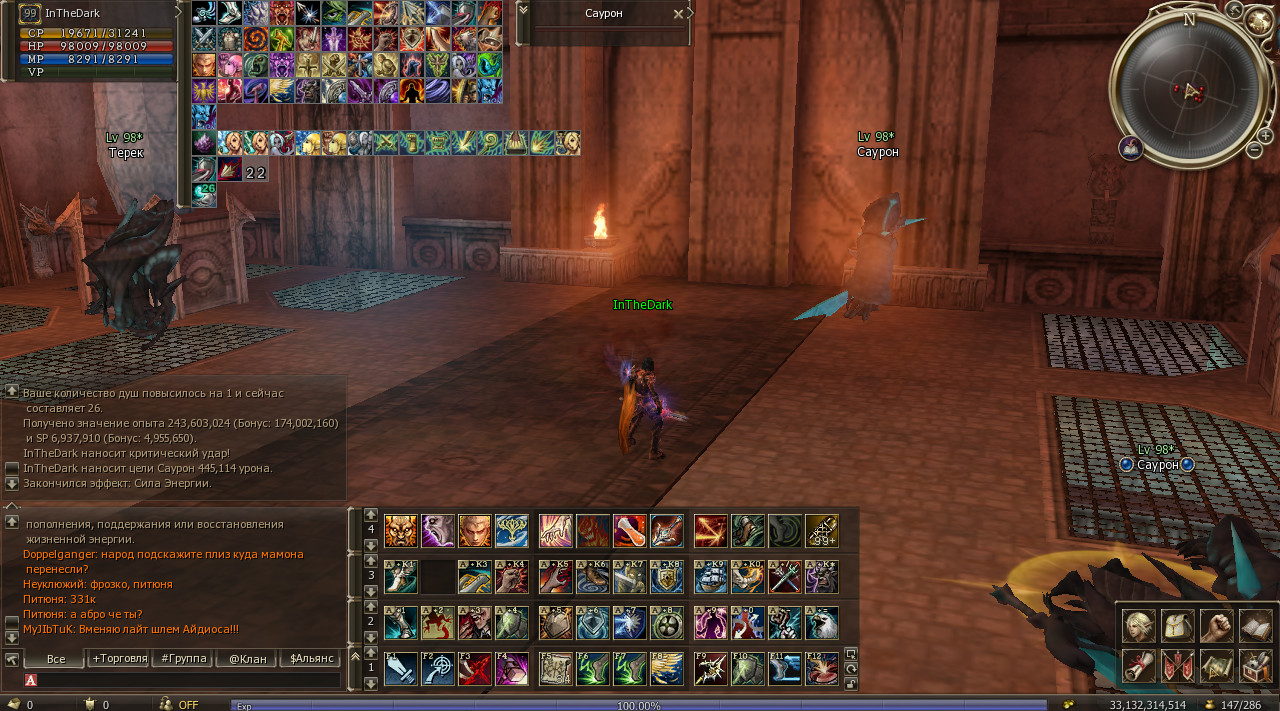This screenshot has width=1280, height=711.
Task: Open the inventory bag menu icon
Action: pos(1177,626)
